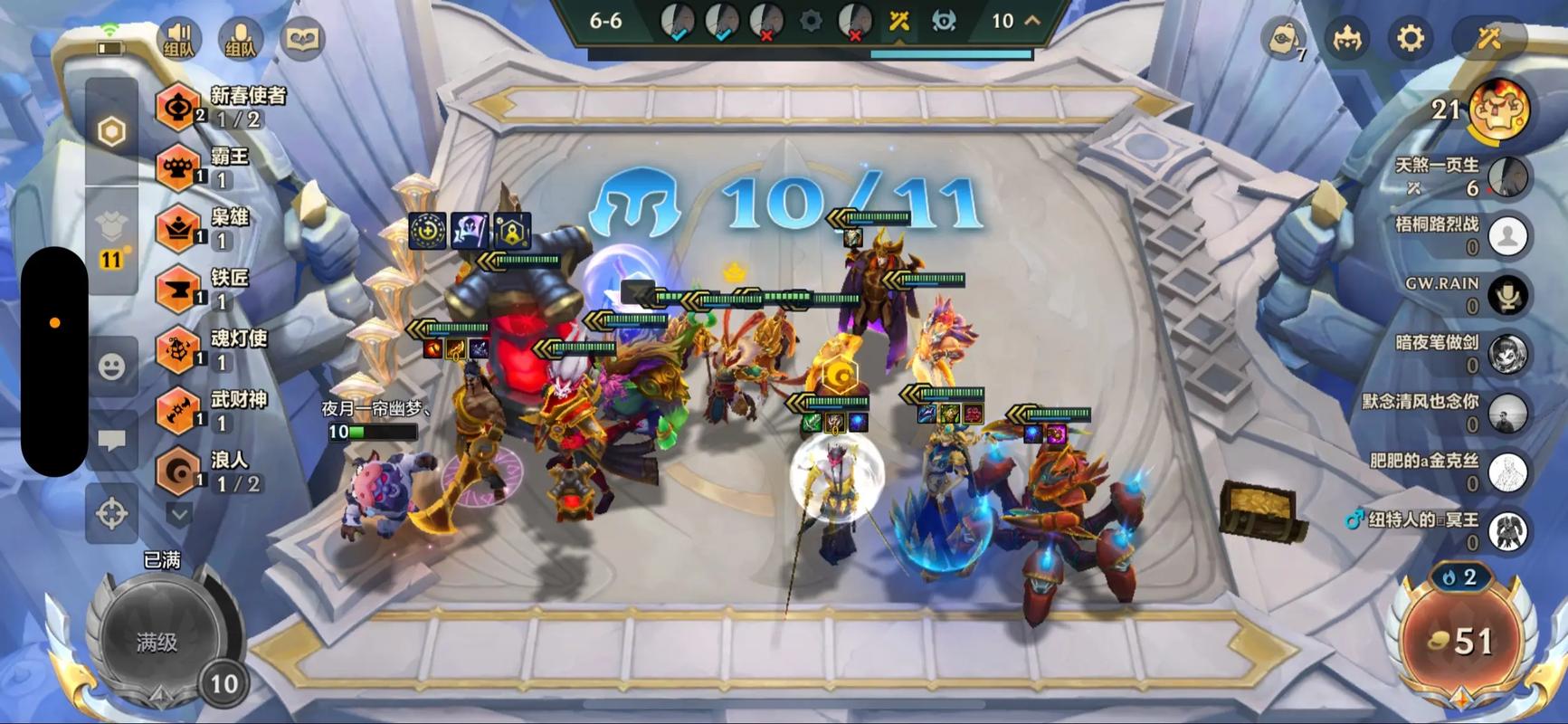This screenshot has width=1568, height=724.
Task: Open the chat speech bubble
Action: click(x=111, y=441)
